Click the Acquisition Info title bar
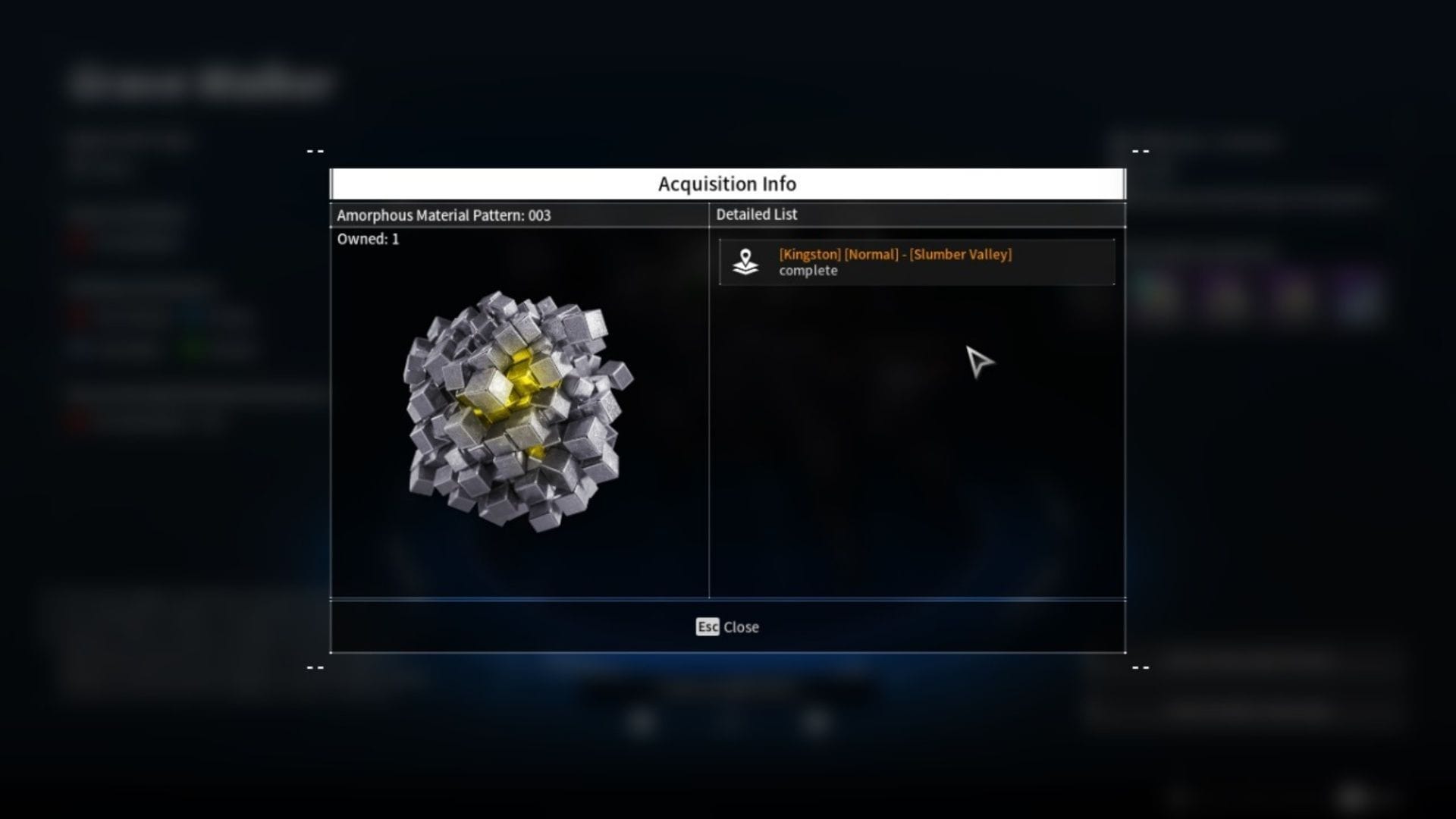Viewport: 1456px width, 819px height. [x=727, y=184]
